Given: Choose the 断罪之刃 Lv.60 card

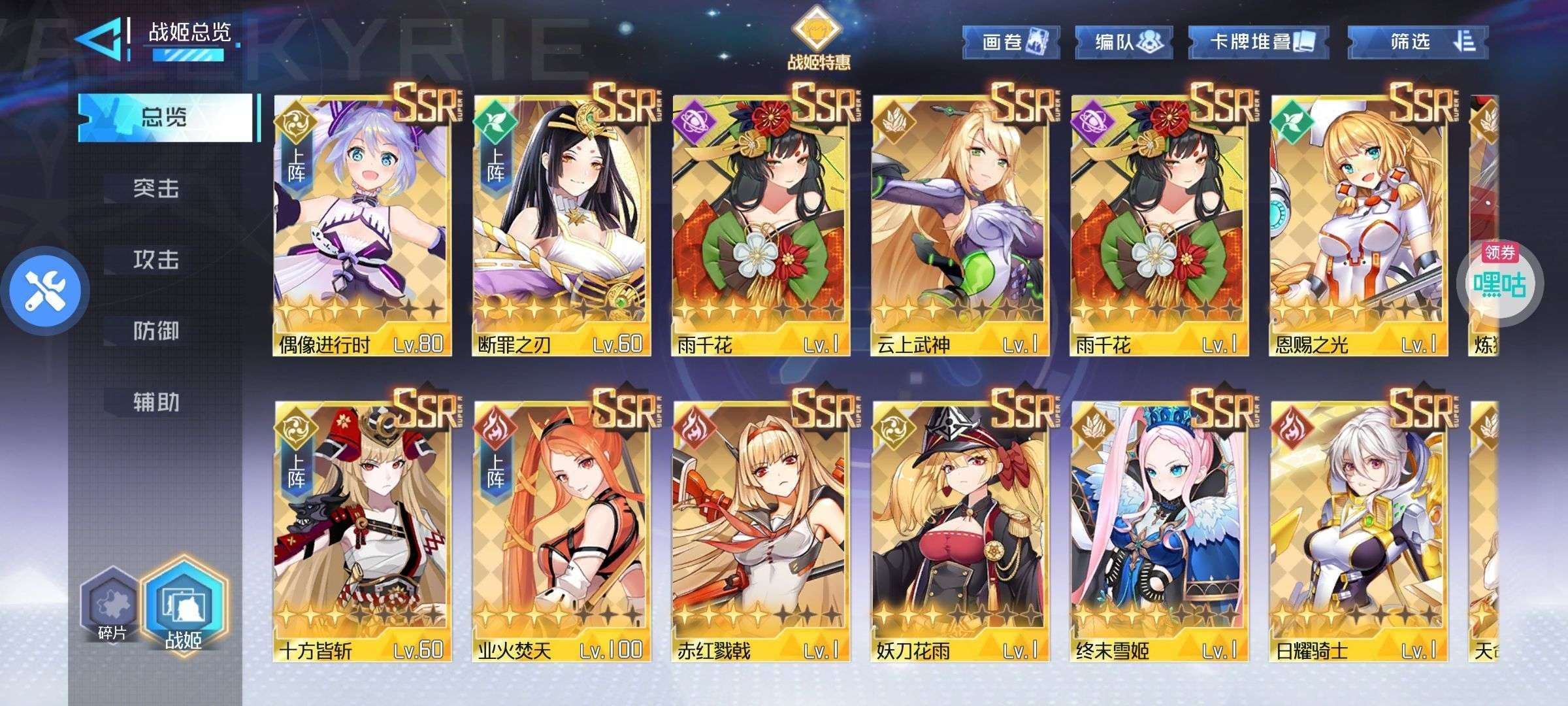Looking at the screenshot, I should coord(561,226).
